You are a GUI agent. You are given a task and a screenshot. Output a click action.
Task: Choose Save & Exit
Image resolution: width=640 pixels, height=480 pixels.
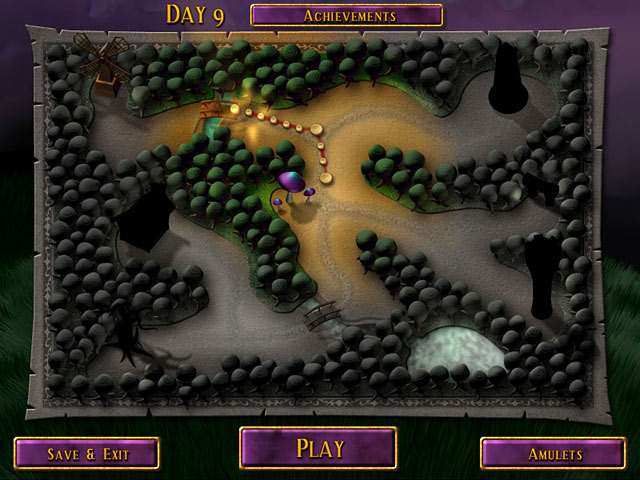pos(87,453)
